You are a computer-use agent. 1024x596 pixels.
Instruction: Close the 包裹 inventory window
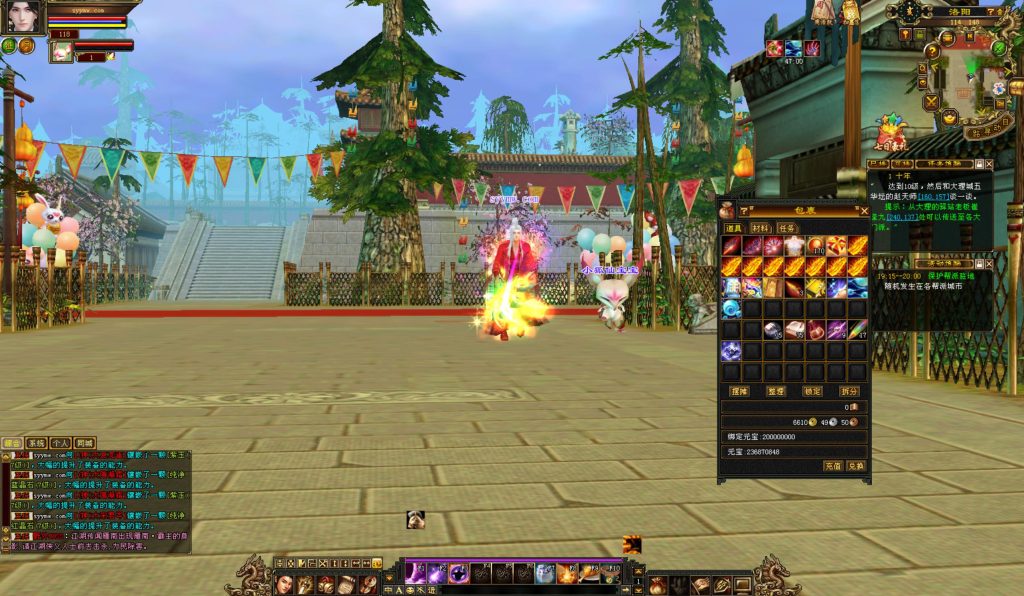point(864,212)
